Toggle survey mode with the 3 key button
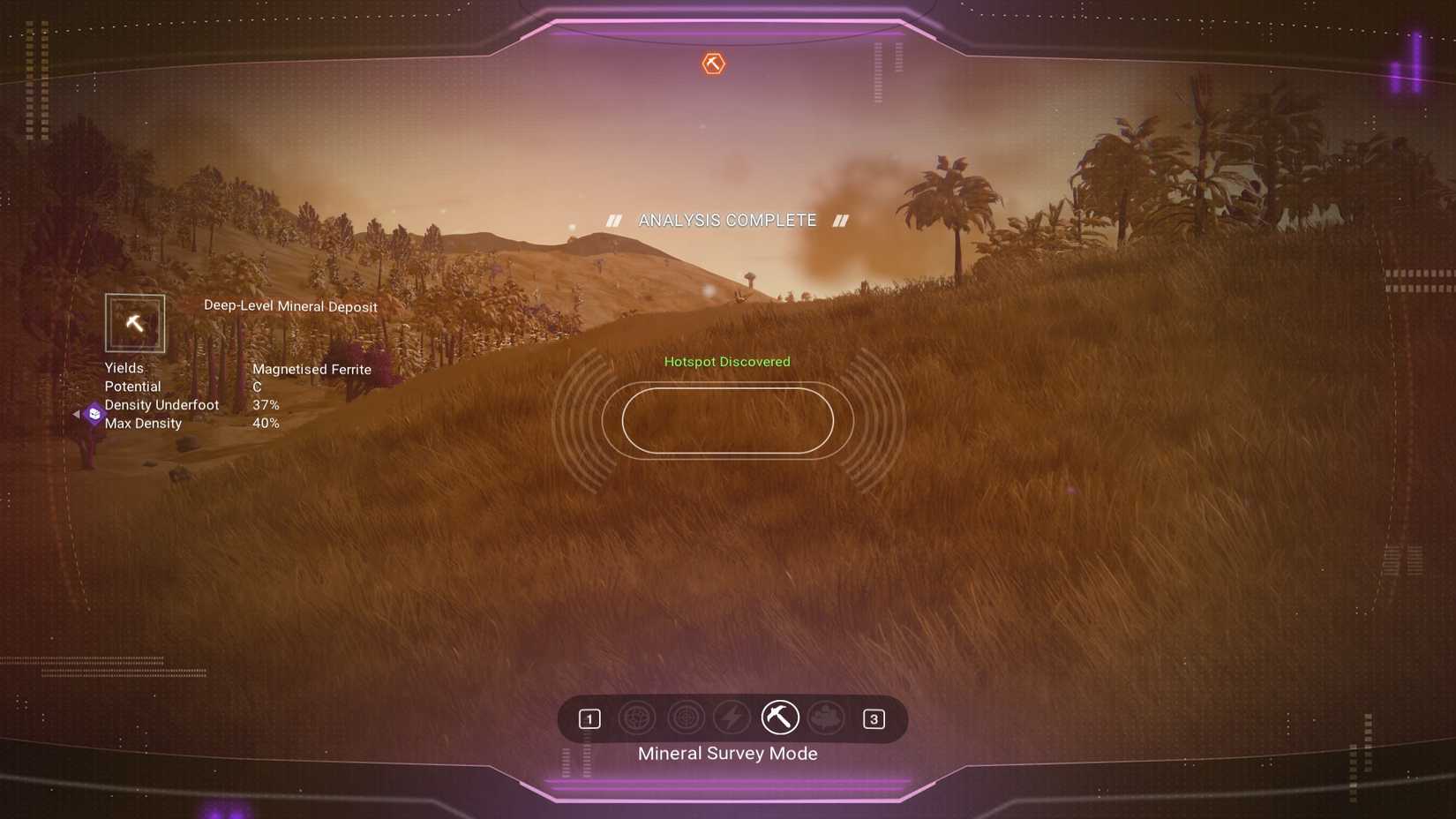The width and height of the screenshot is (1456, 819). pos(874,718)
